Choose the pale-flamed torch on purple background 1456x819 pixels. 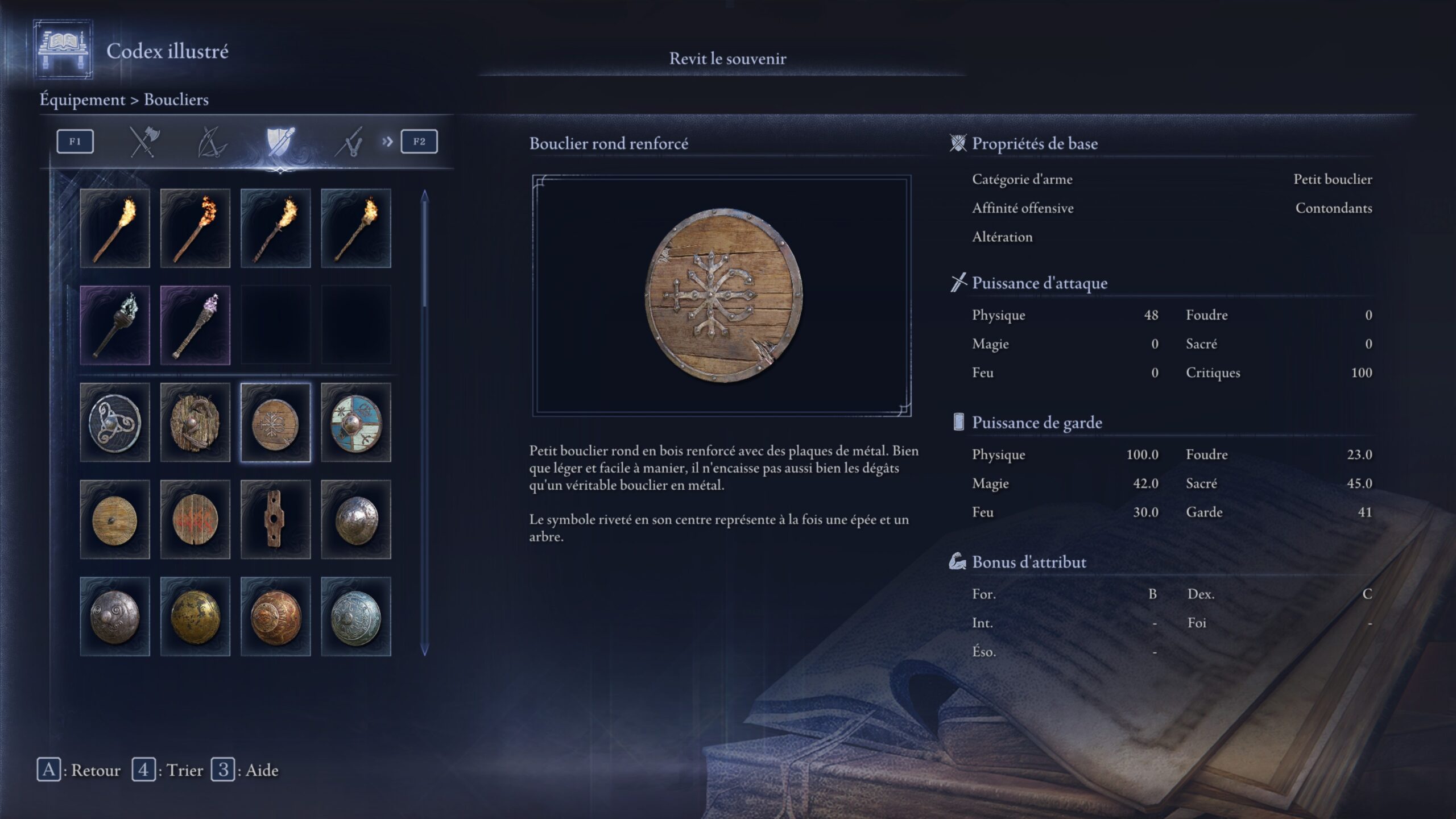pyautogui.click(x=115, y=325)
